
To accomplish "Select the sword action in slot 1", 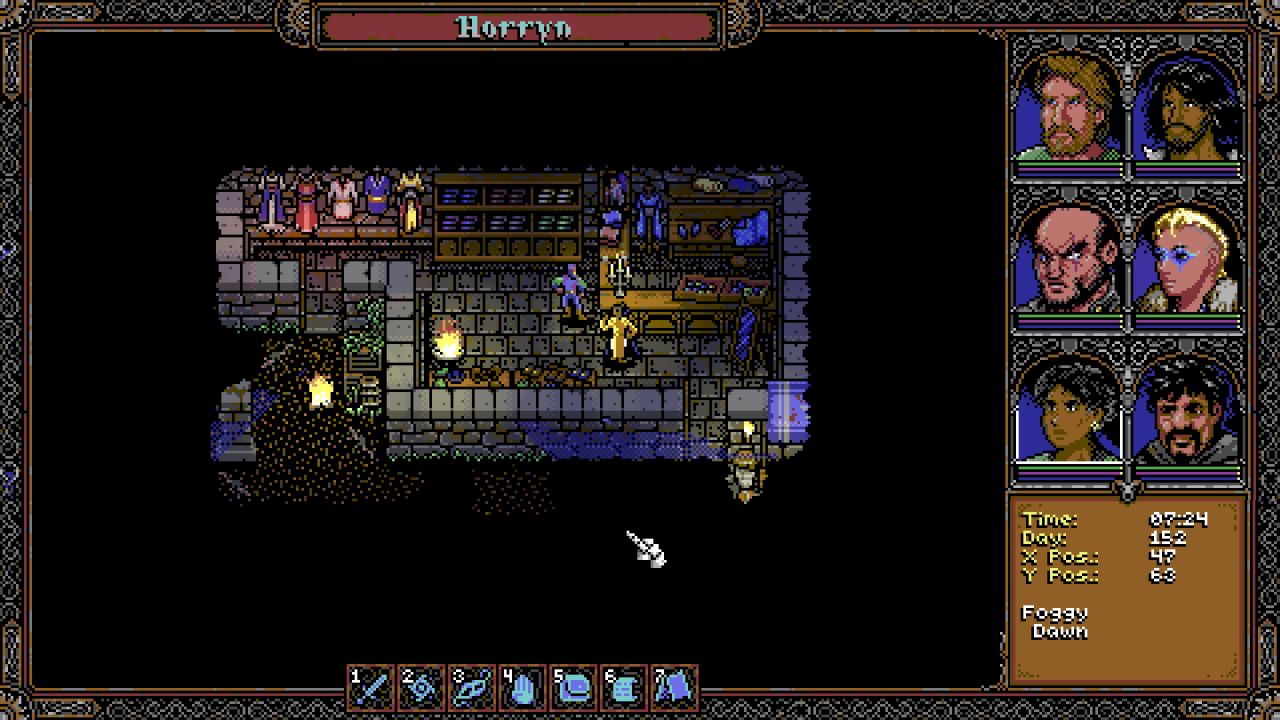I will click(x=372, y=688).
